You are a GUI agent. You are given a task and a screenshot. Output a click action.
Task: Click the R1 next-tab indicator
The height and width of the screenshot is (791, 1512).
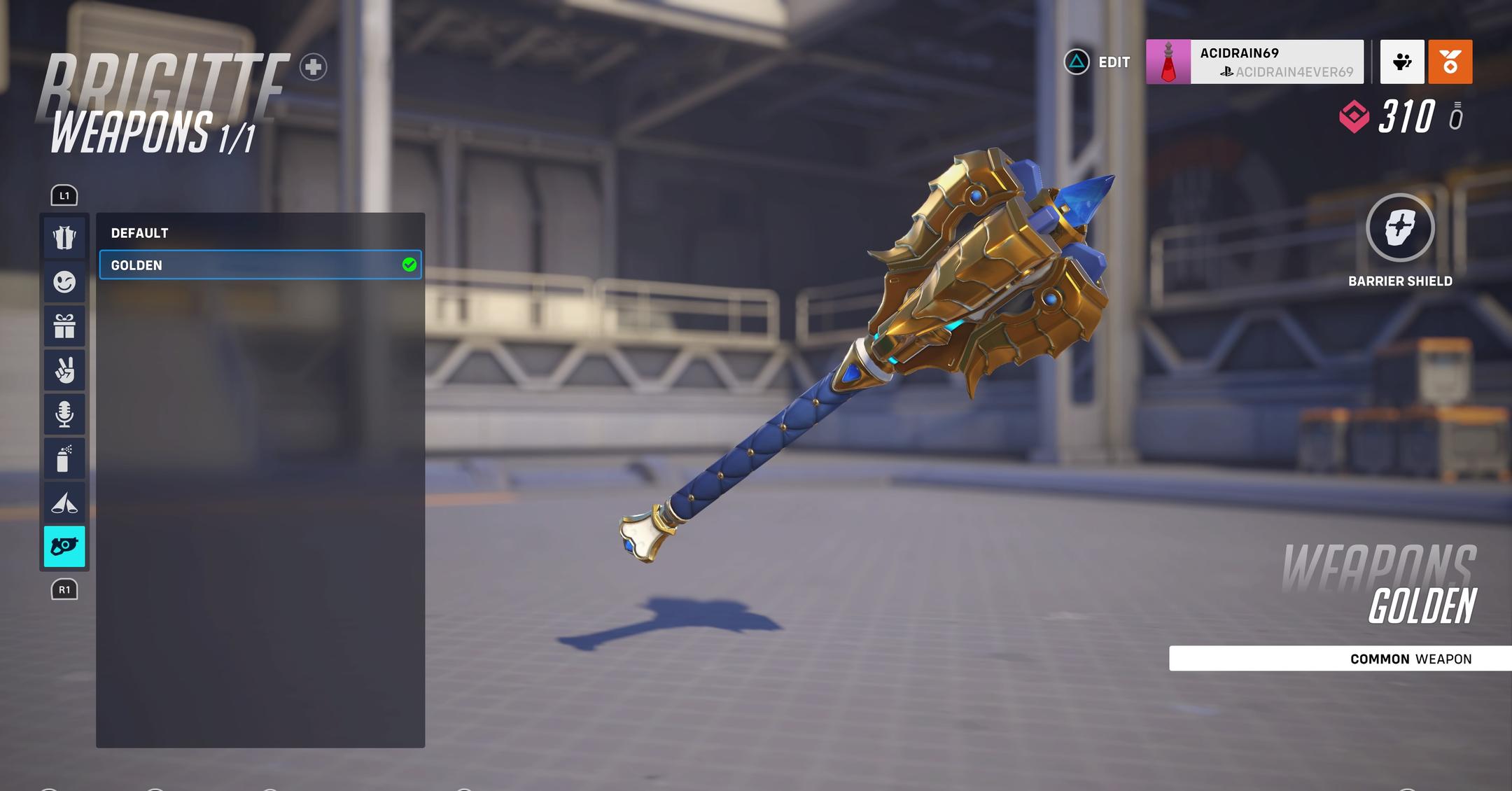64,590
